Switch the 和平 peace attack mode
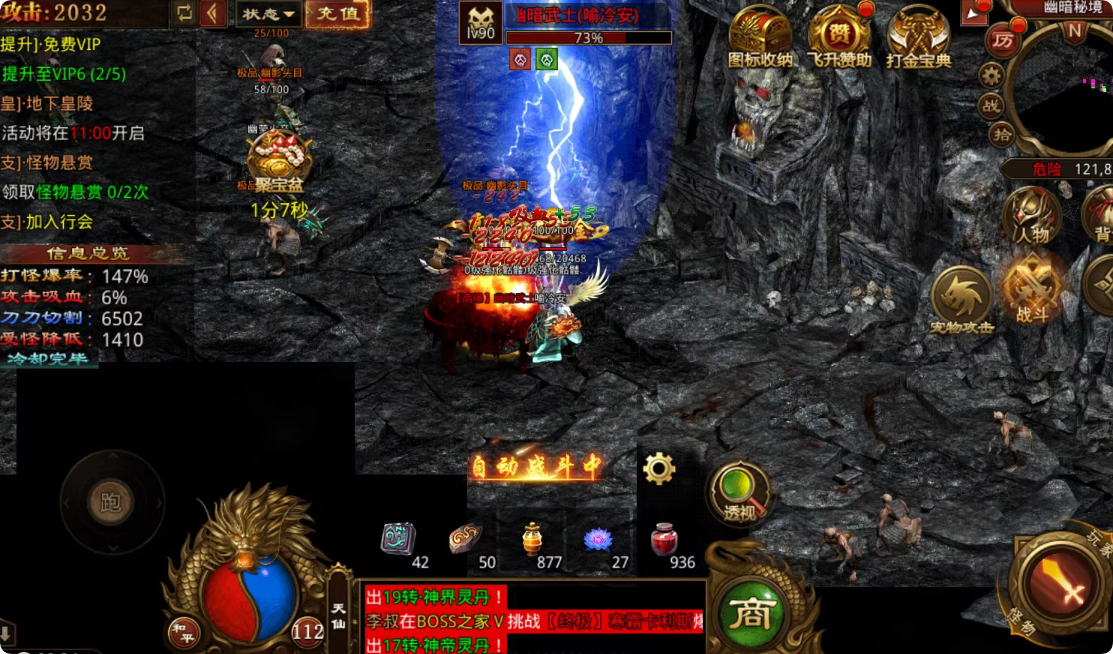Screen dimensions: 1113x654 [x=183, y=632]
